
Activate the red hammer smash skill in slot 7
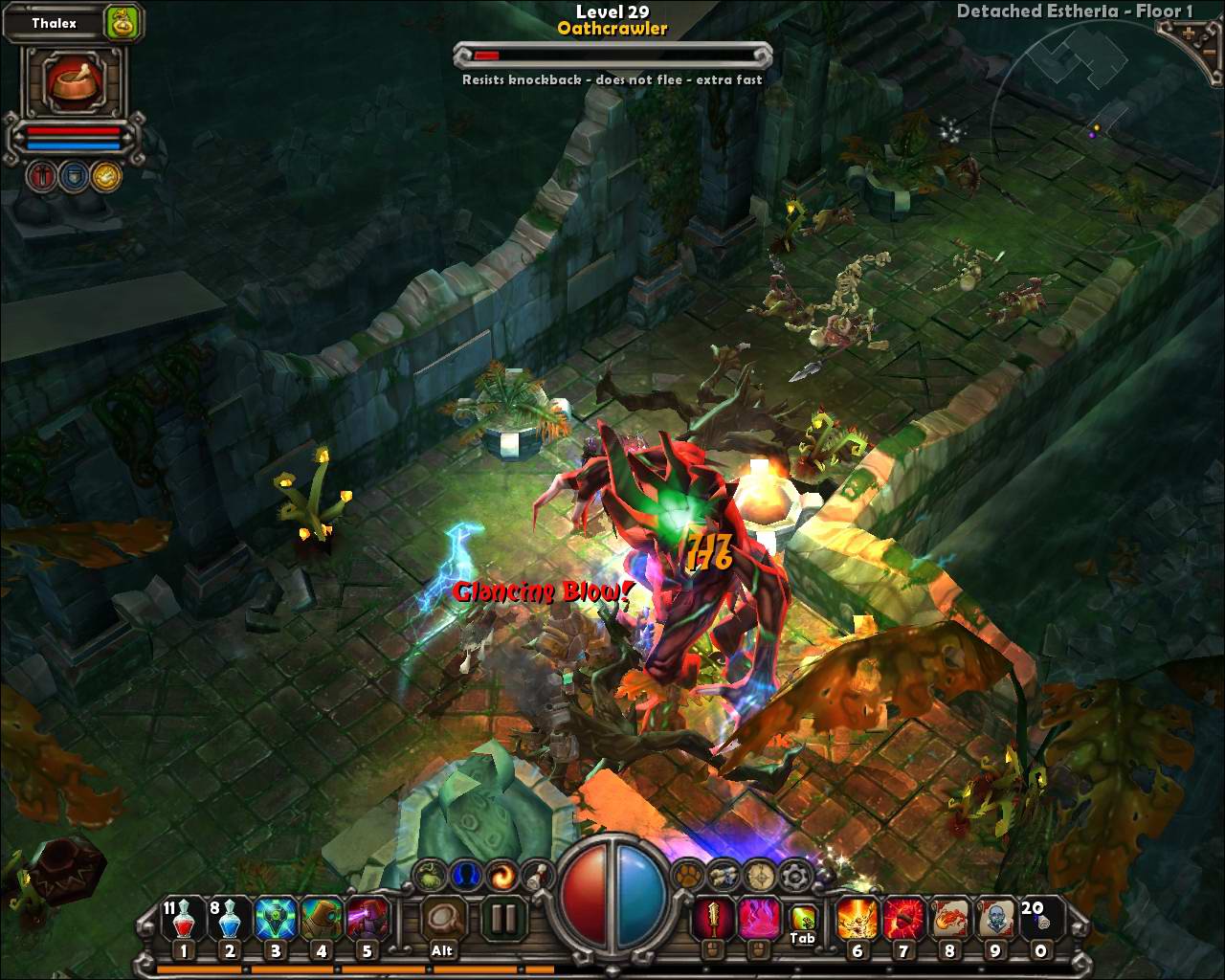coord(902,920)
